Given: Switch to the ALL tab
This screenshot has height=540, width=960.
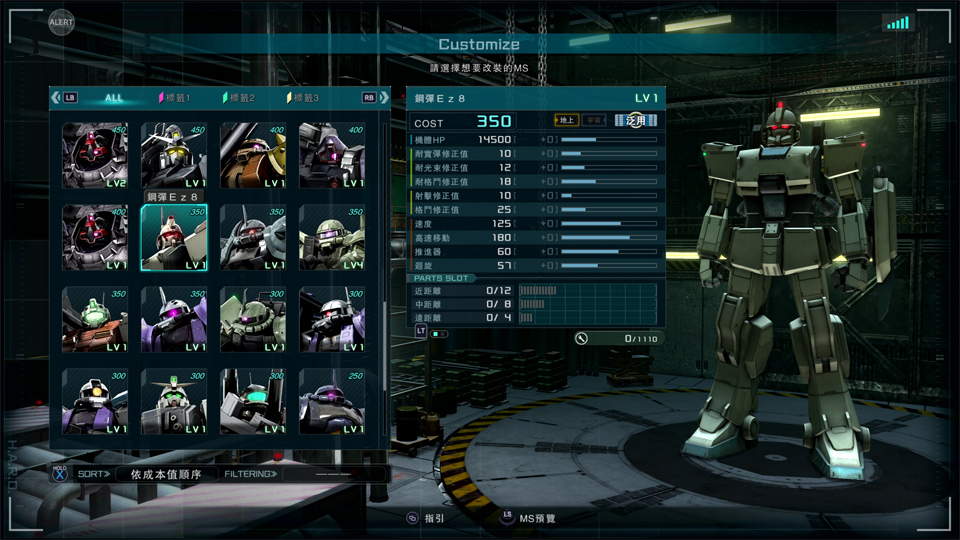Looking at the screenshot, I should tap(114, 98).
